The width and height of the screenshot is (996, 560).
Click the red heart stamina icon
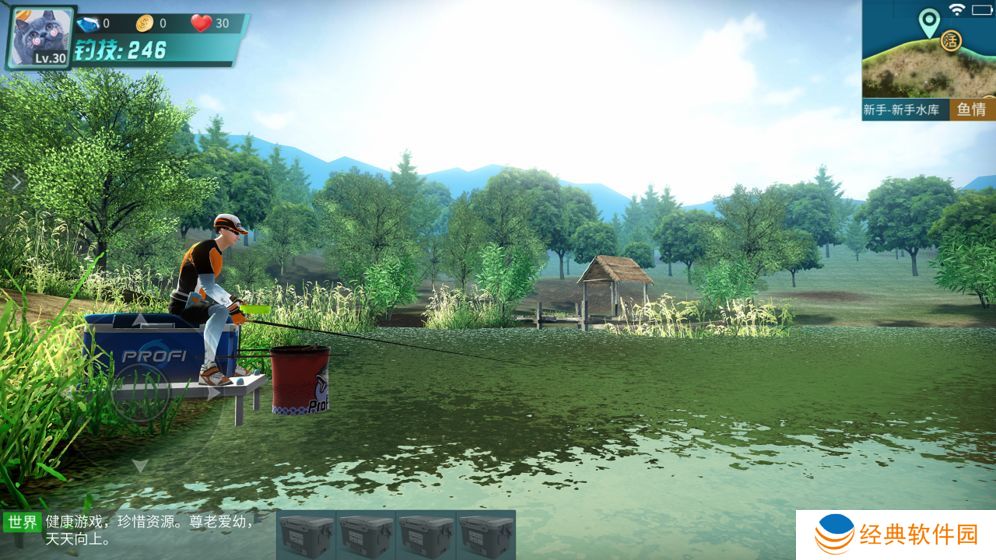pos(201,24)
